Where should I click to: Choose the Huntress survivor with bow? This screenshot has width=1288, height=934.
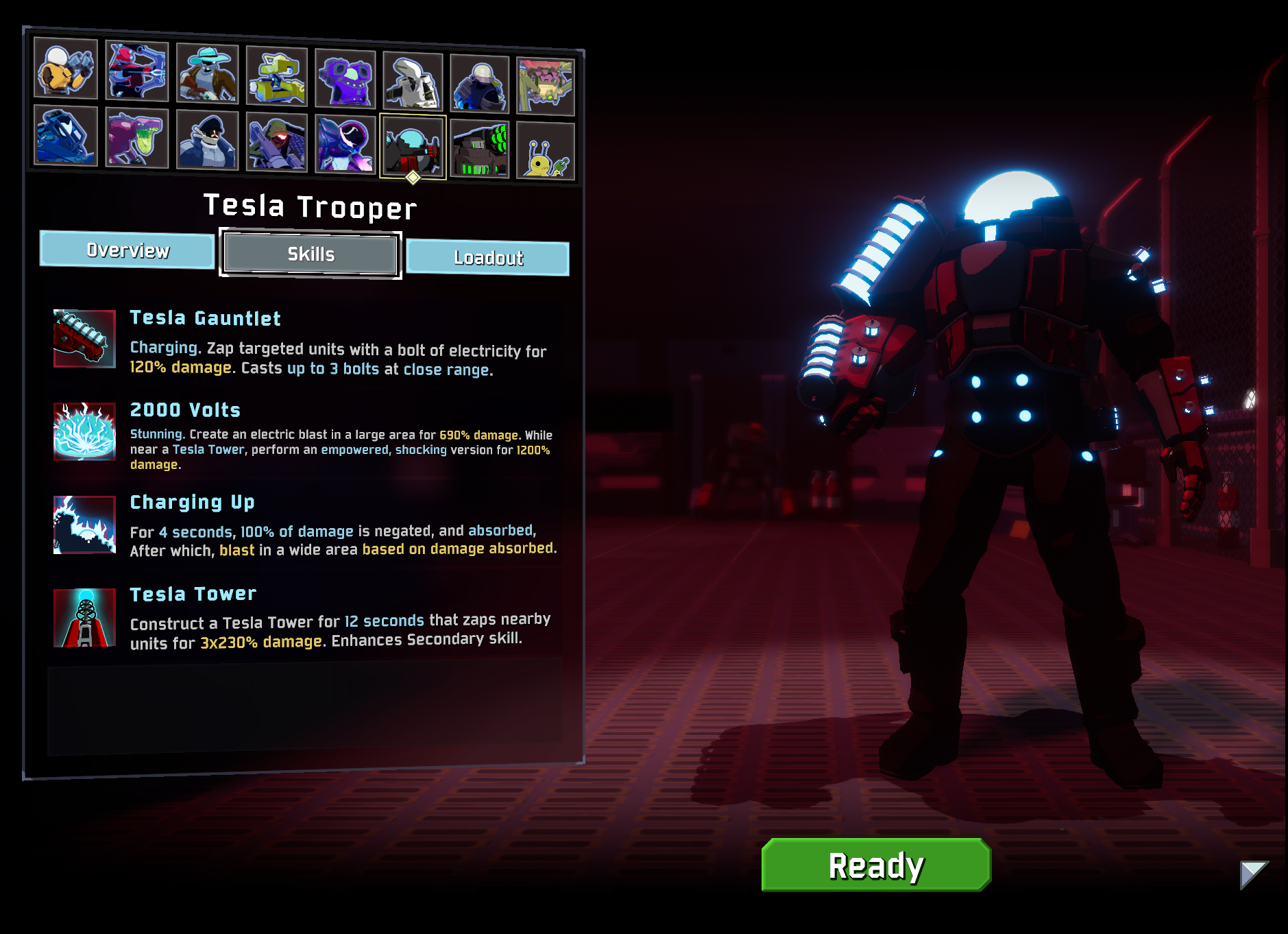[x=137, y=71]
